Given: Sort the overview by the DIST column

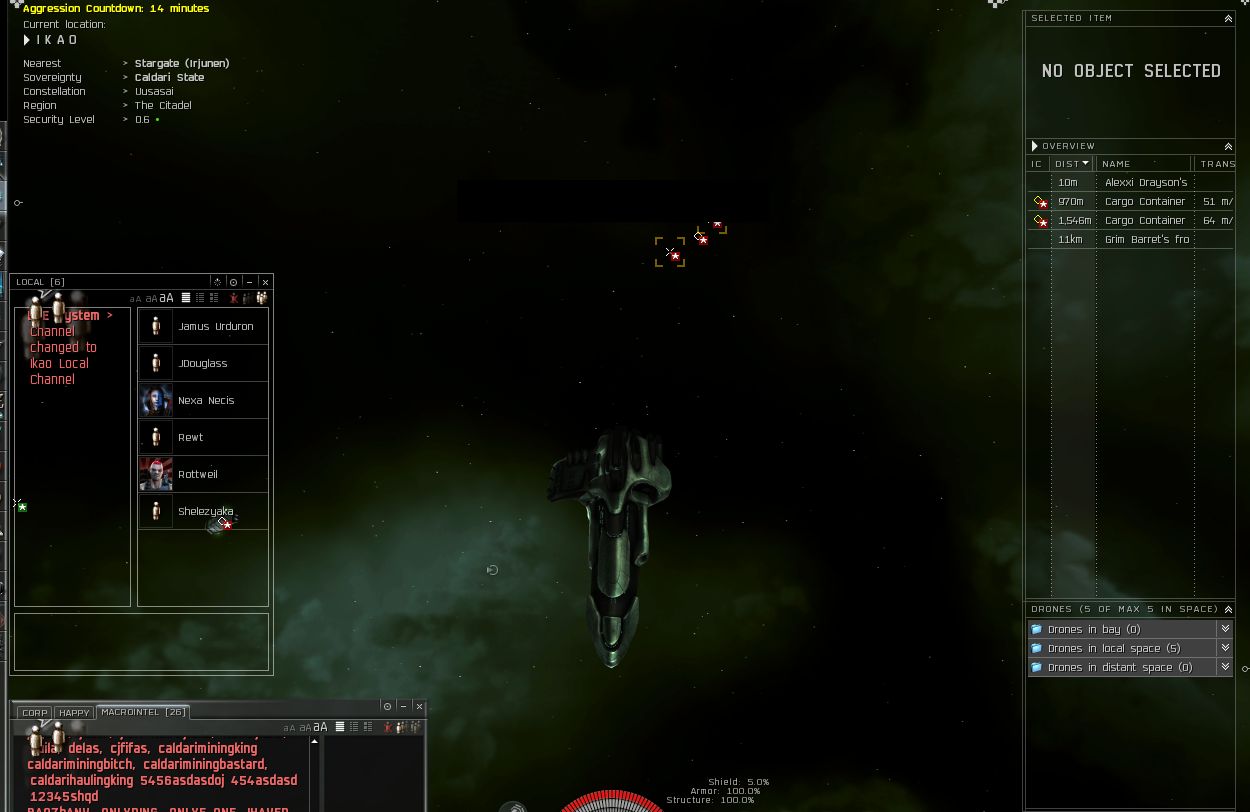Looking at the screenshot, I should click(x=1072, y=163).
